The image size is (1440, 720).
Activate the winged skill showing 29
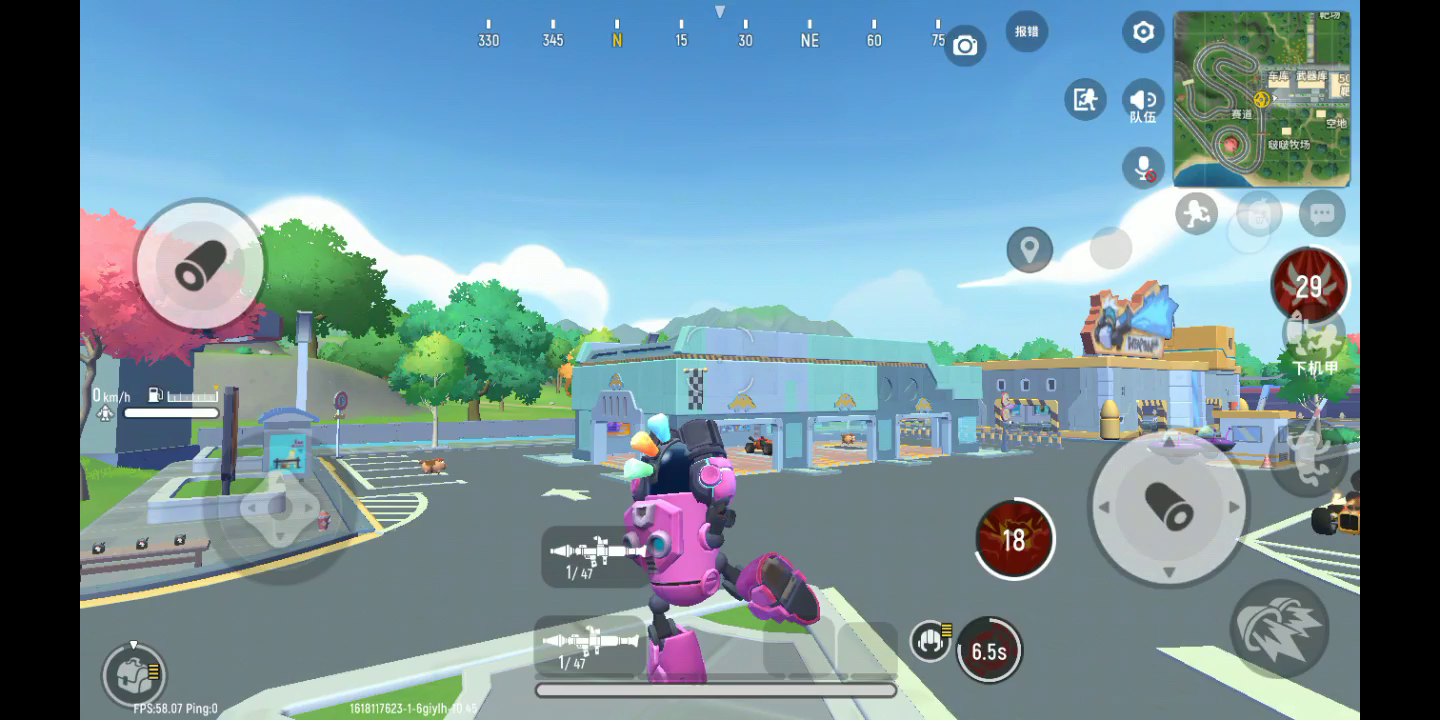(1308, 286)
